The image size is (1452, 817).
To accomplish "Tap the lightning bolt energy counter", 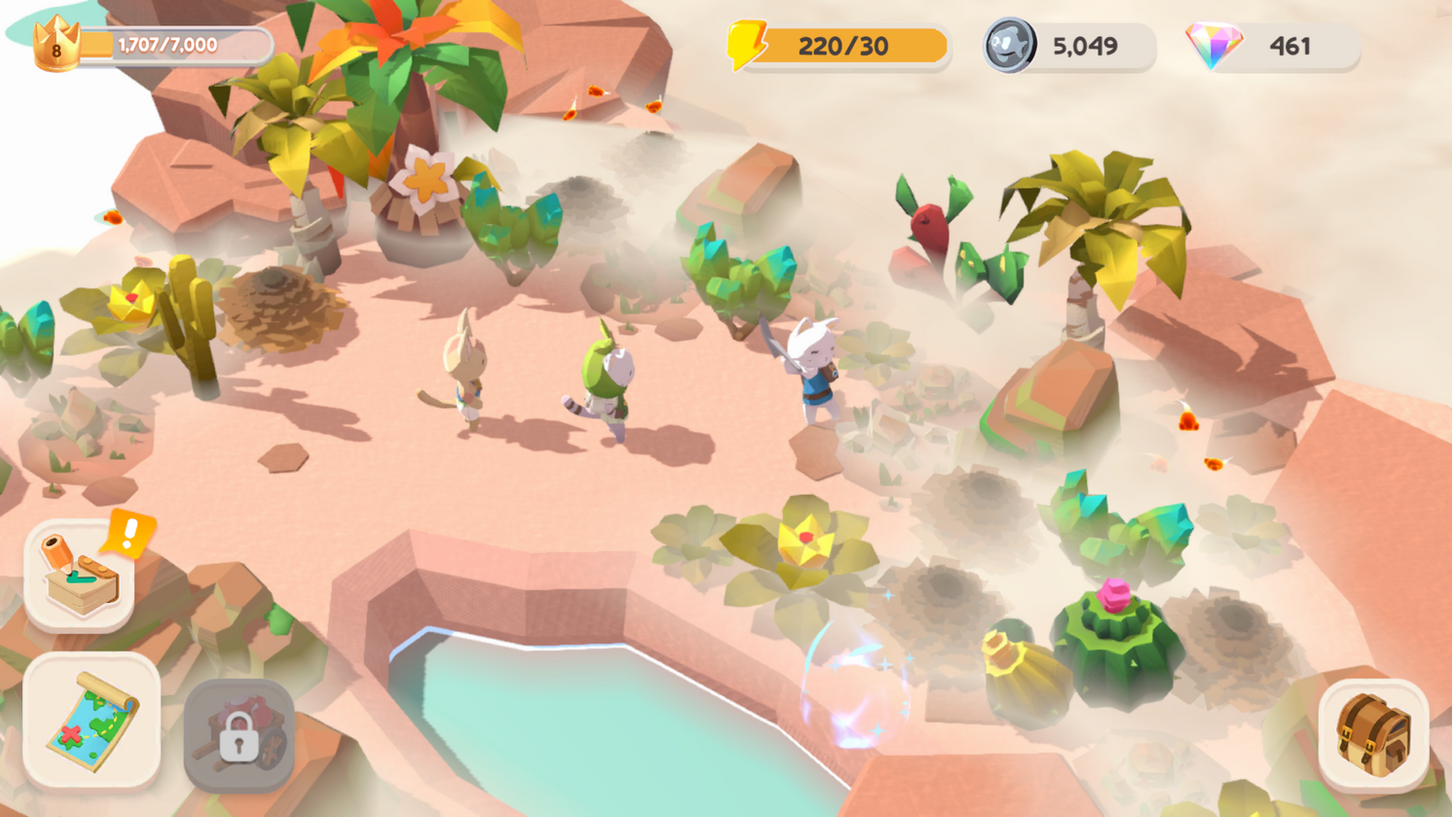I will (840, 46).
